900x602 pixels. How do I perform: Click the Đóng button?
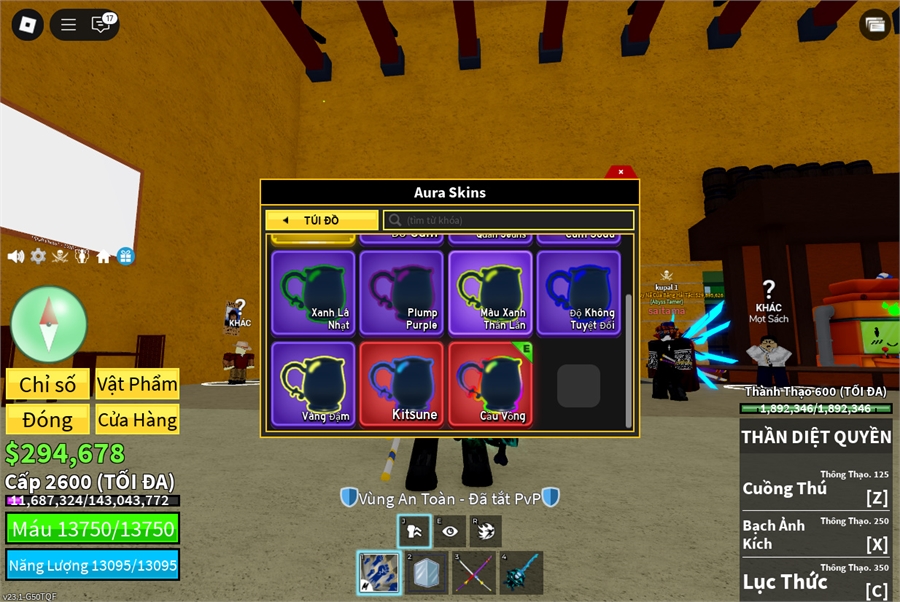coord(48,419)
